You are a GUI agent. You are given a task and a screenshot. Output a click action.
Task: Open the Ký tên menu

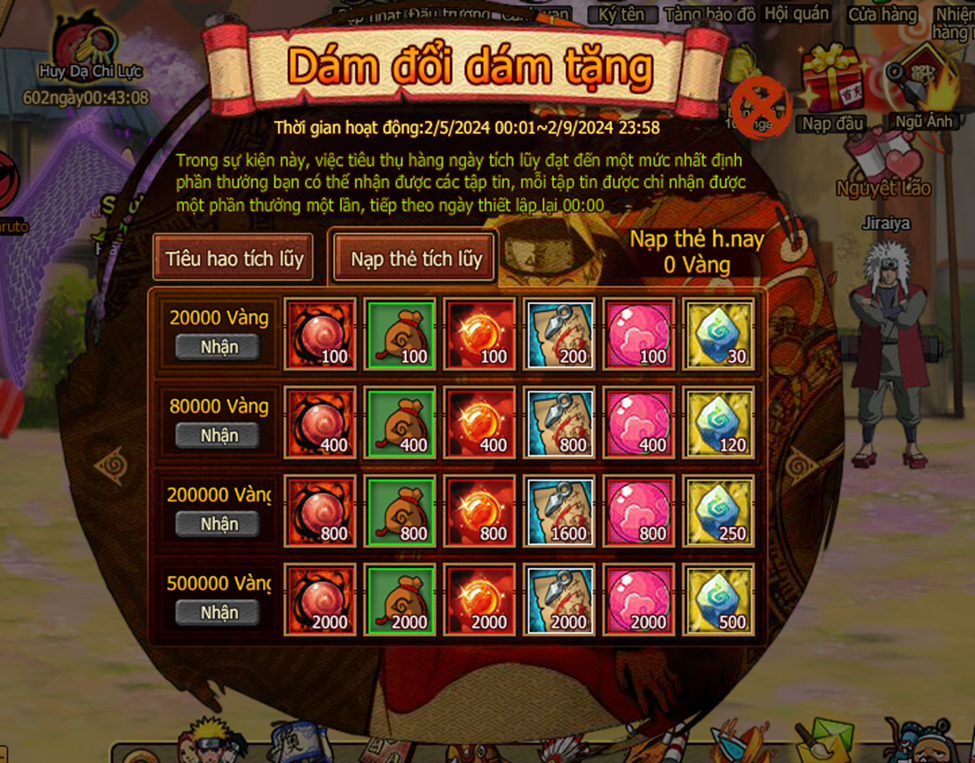[622, 14]
